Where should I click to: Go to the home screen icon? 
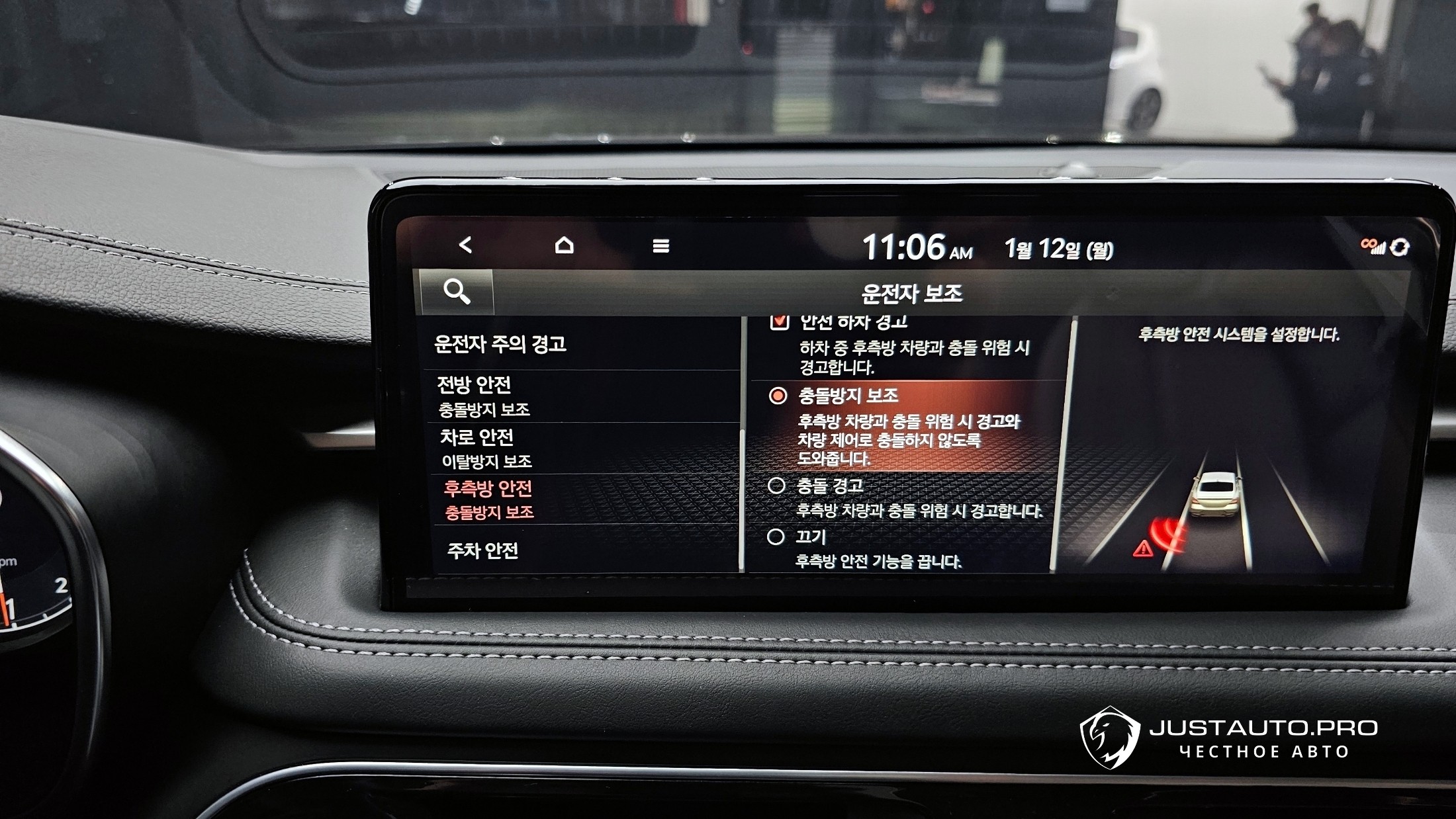pyautogui.click(x=564, y=245)
